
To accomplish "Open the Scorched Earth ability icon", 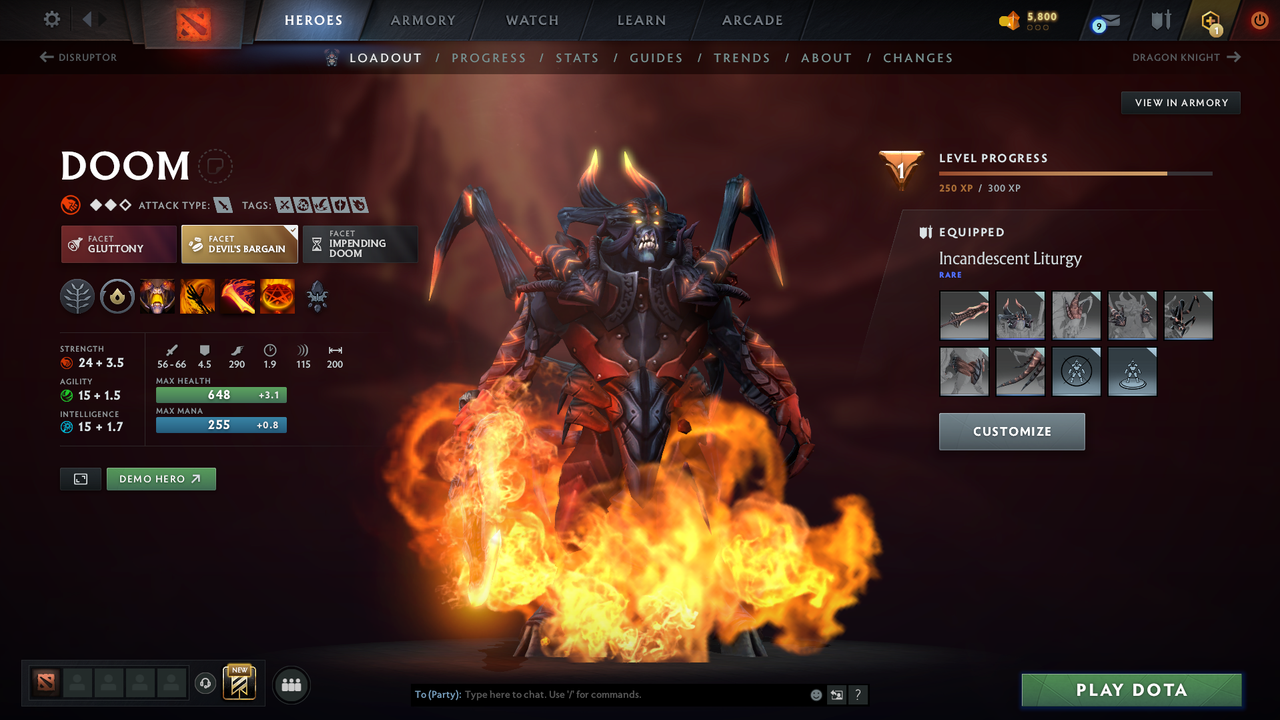I will tap(197, 296).
